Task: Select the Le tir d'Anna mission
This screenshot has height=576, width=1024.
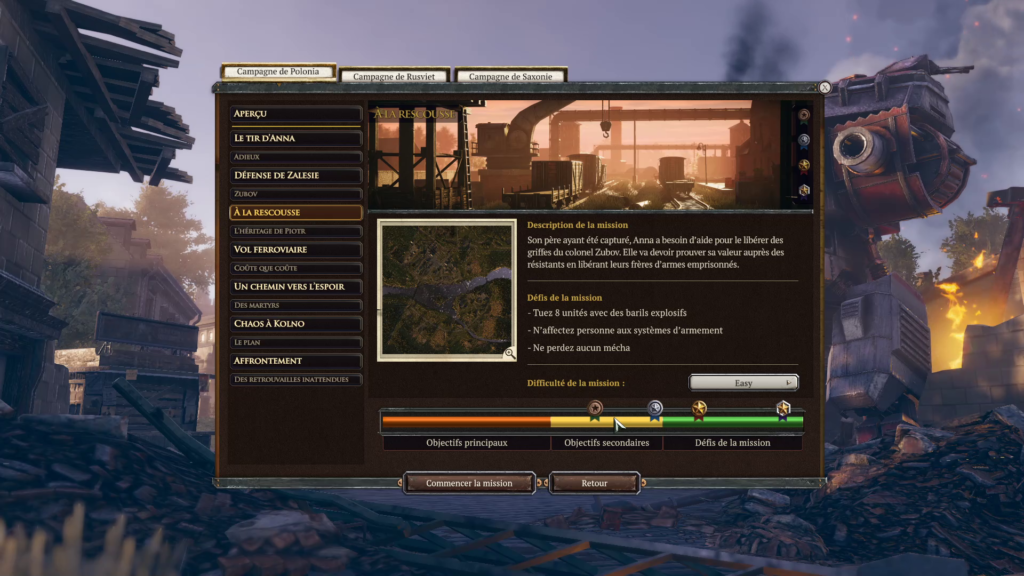Action: click(295, 138)
